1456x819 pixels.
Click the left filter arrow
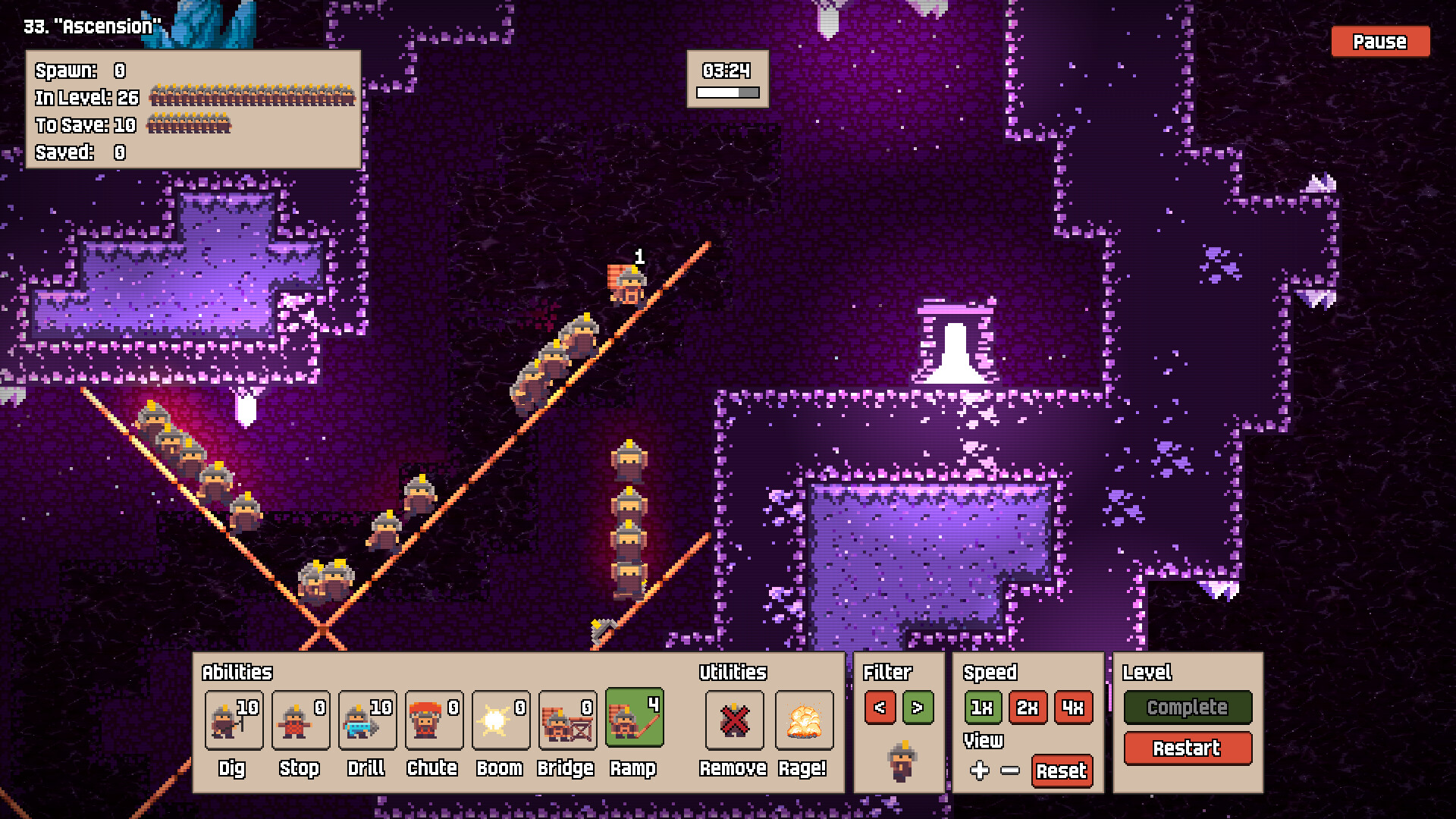[880, 708]
